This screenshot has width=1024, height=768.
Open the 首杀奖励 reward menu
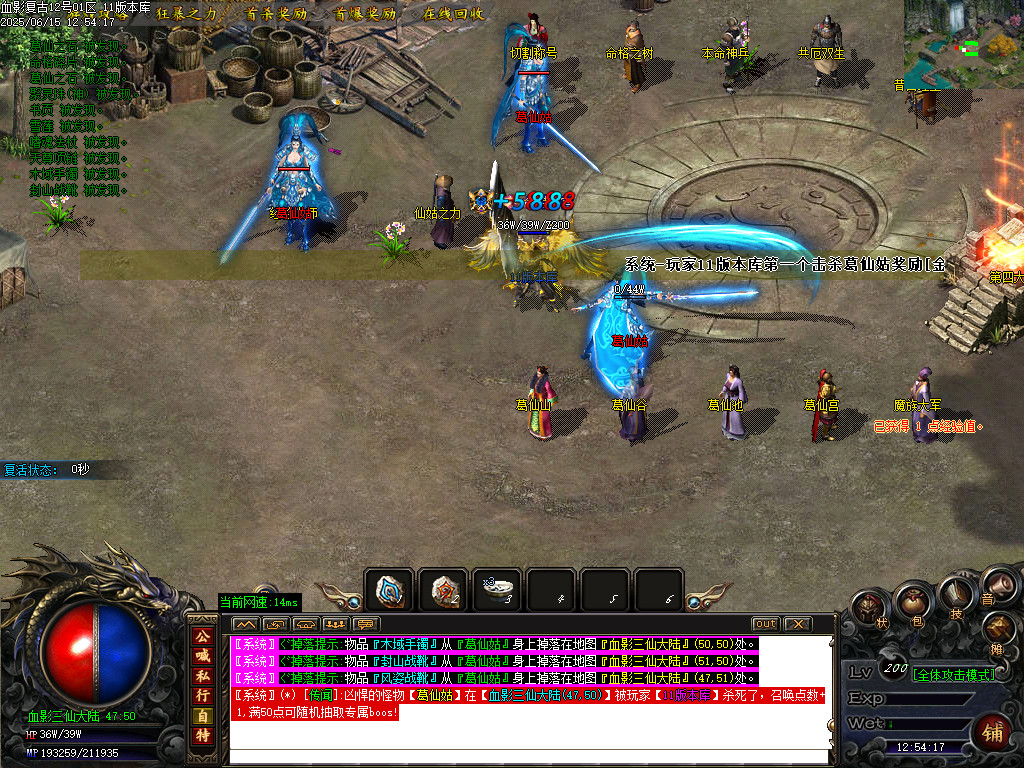click(276, 15)
